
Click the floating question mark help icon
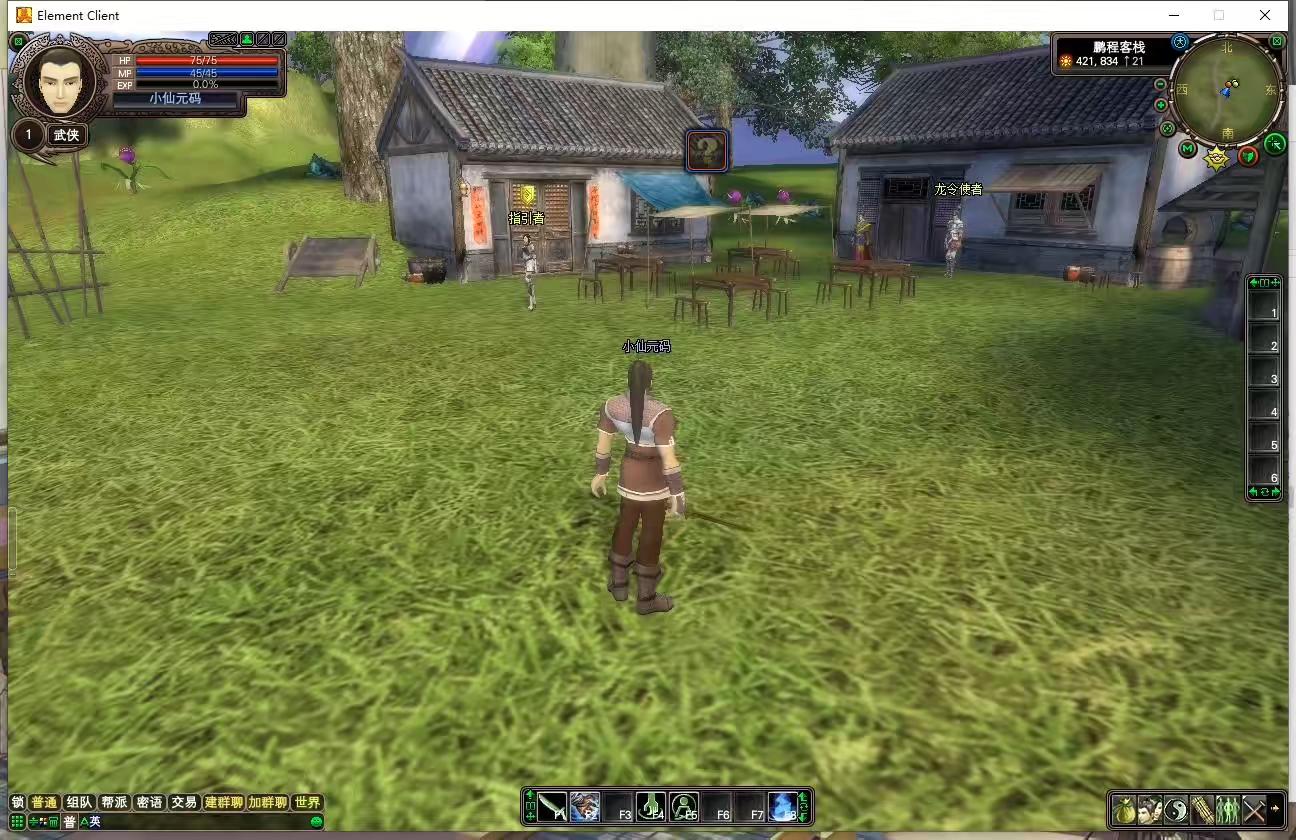point(707,151)
